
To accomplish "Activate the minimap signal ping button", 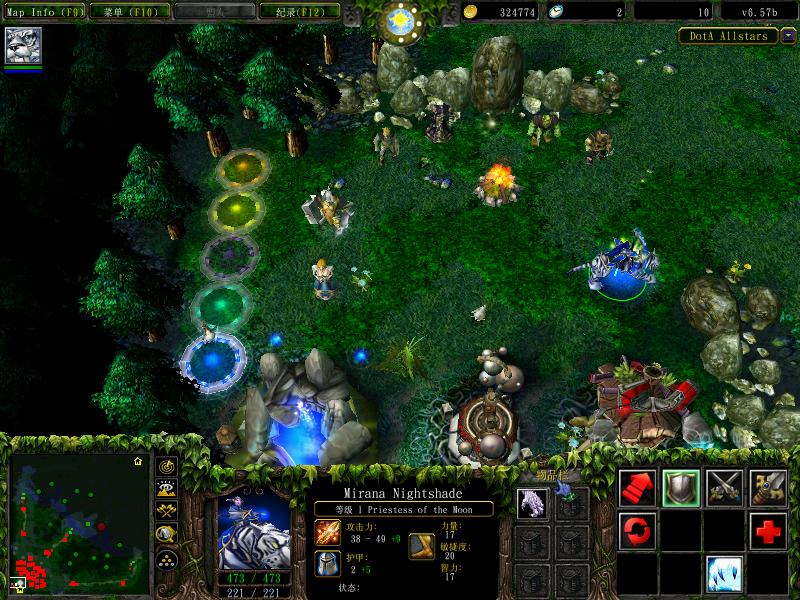I will (166, 467).
